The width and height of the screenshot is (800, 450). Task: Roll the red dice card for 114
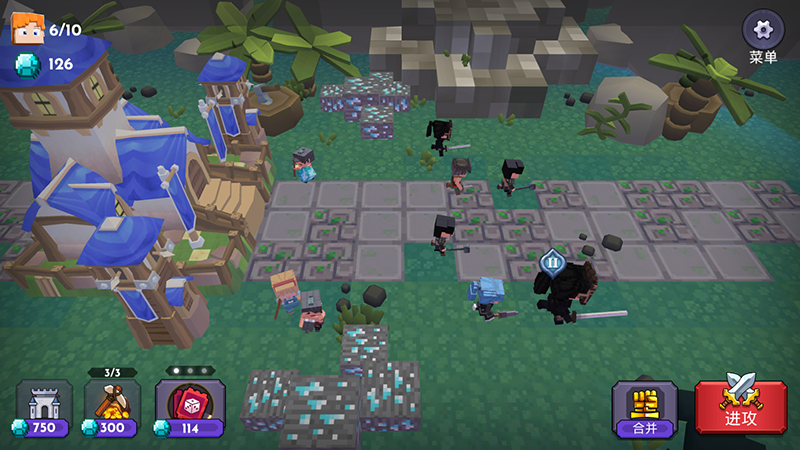tap(190, 408)
